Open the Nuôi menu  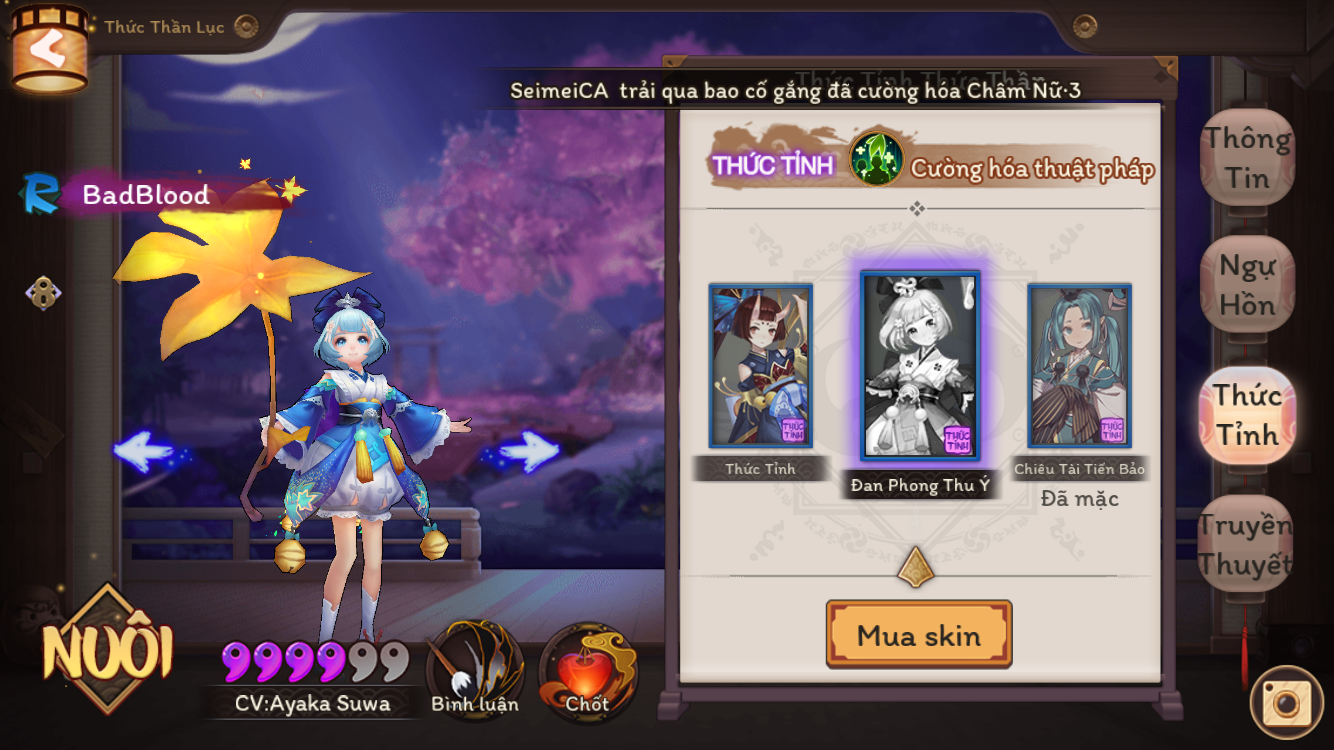(107, 651)
